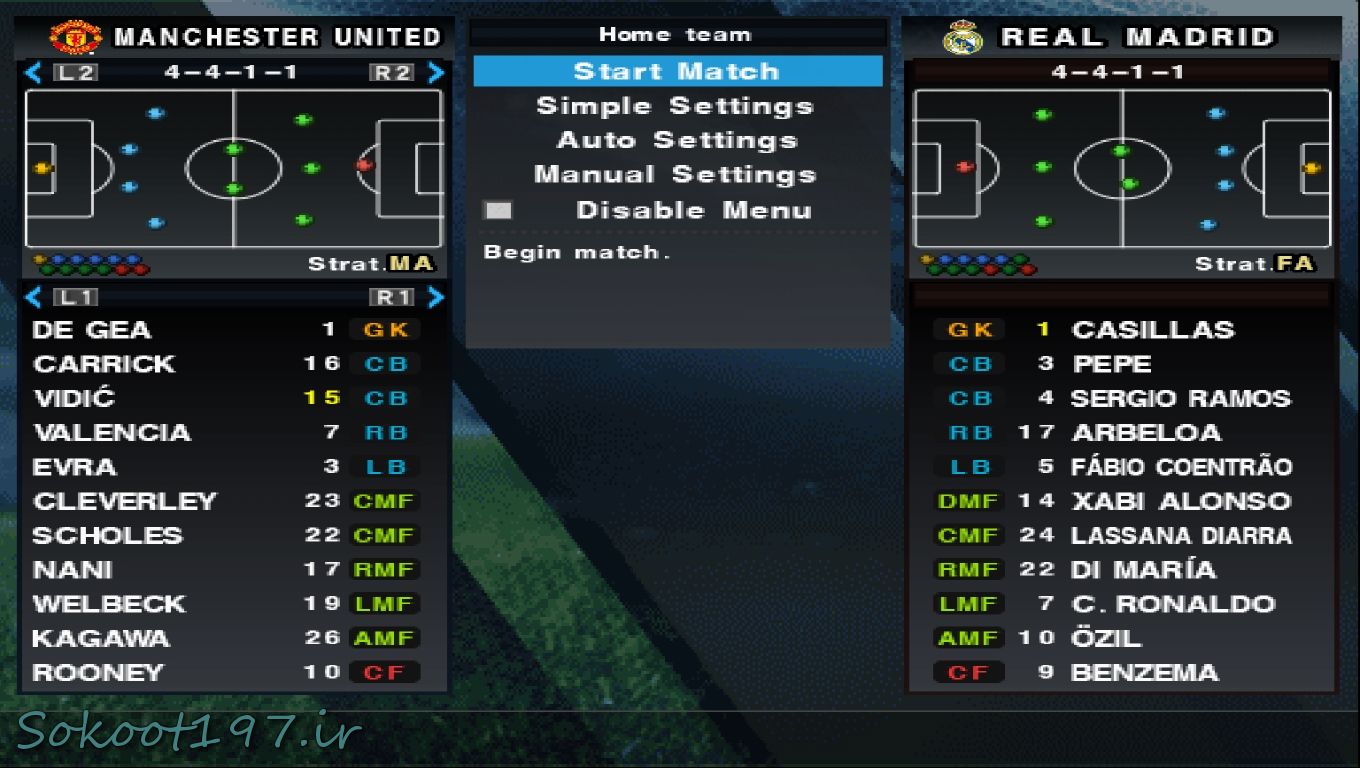
Task: Click the right arrow beside the R1 label
Action: [x=436, y=297]
